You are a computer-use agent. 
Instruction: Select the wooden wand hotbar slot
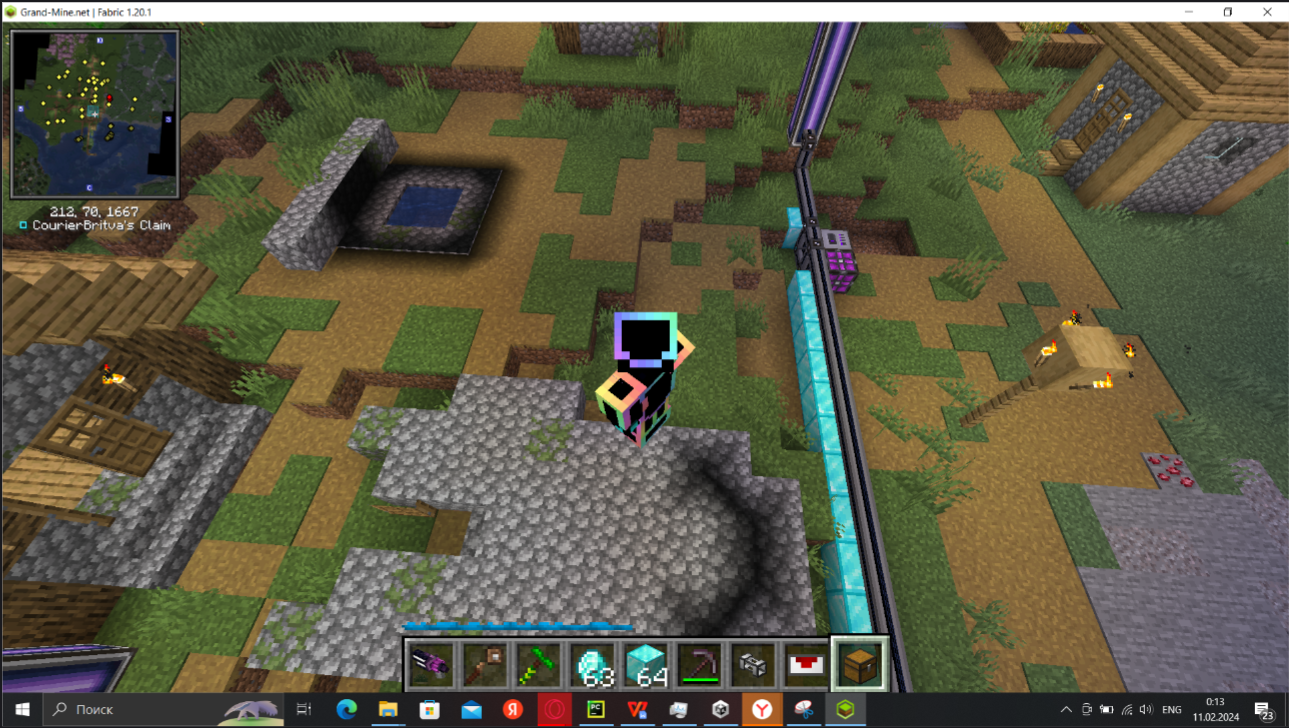click(x=485, y=664)
